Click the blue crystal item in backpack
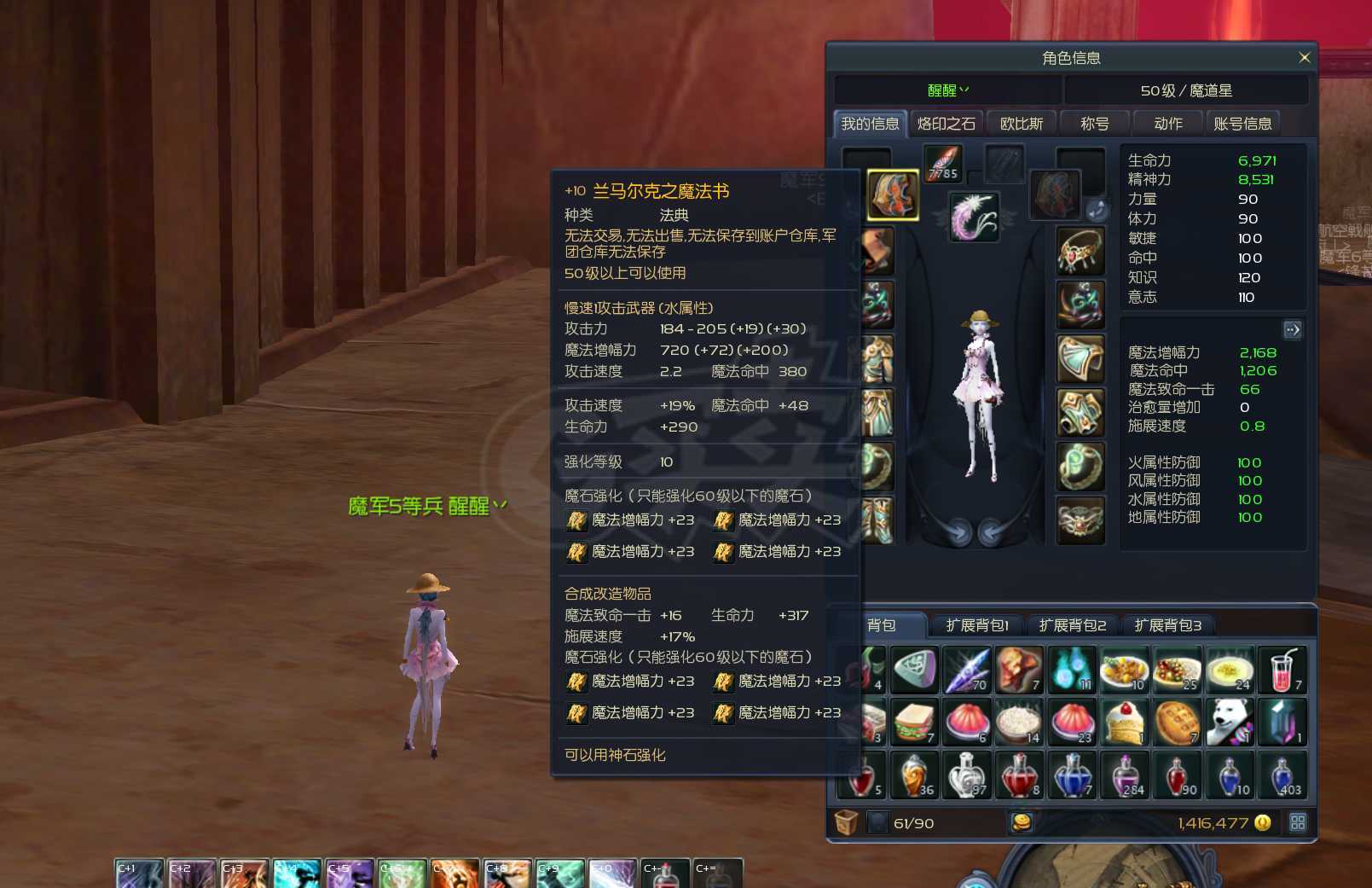Viewport: 1372px width, 888px height. [1283, 721]
